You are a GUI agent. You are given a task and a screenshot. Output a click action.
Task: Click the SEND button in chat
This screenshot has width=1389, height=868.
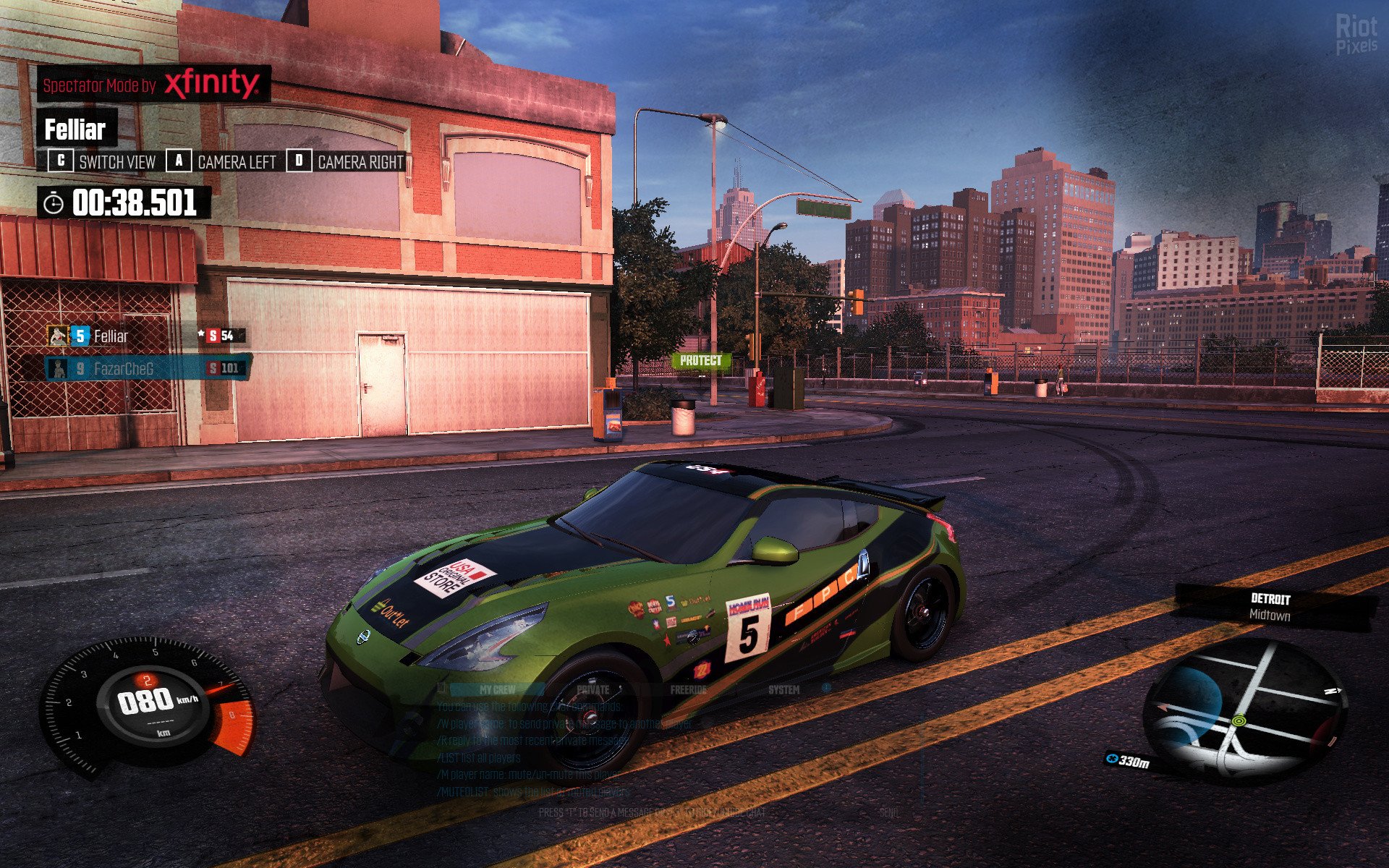click(889, 813)
